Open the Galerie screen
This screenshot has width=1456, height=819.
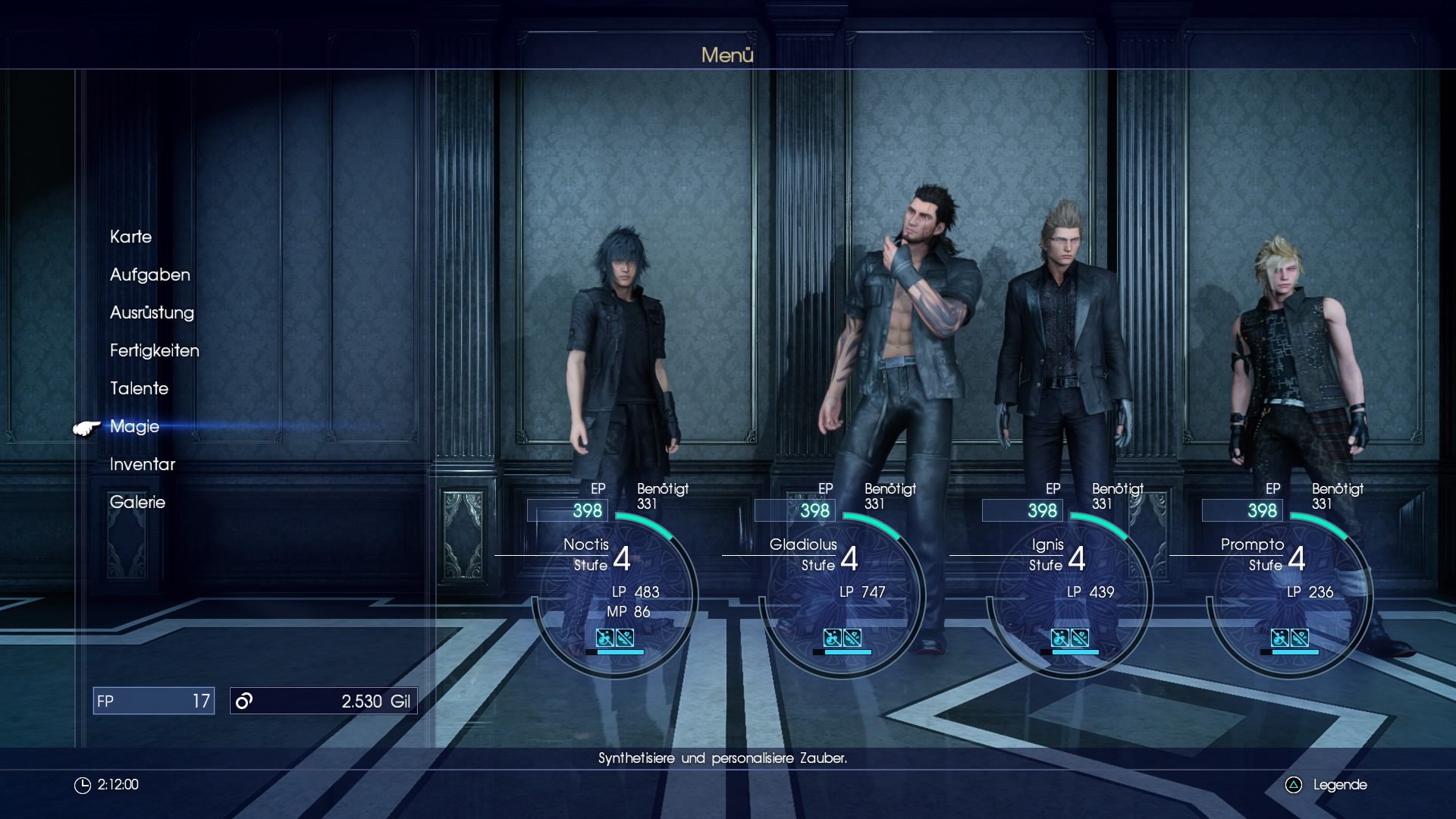click(x=137, y=502)
